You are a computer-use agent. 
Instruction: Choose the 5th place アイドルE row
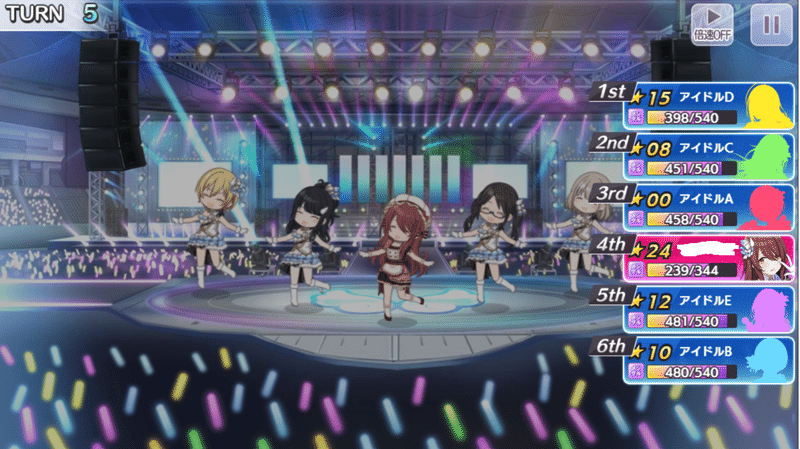point(710,310)
